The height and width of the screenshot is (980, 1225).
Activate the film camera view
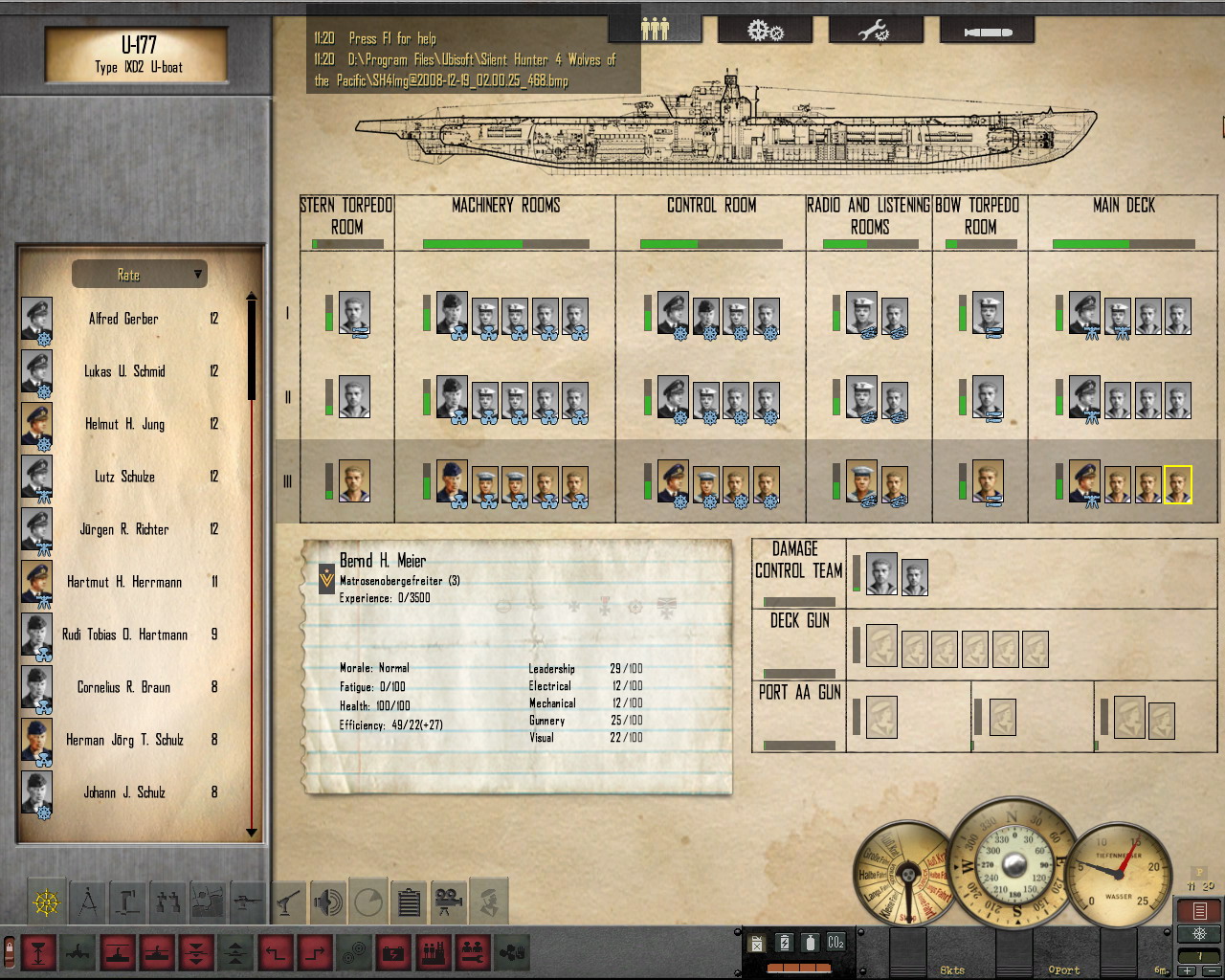pyautogui.click(x=448, y=902)
